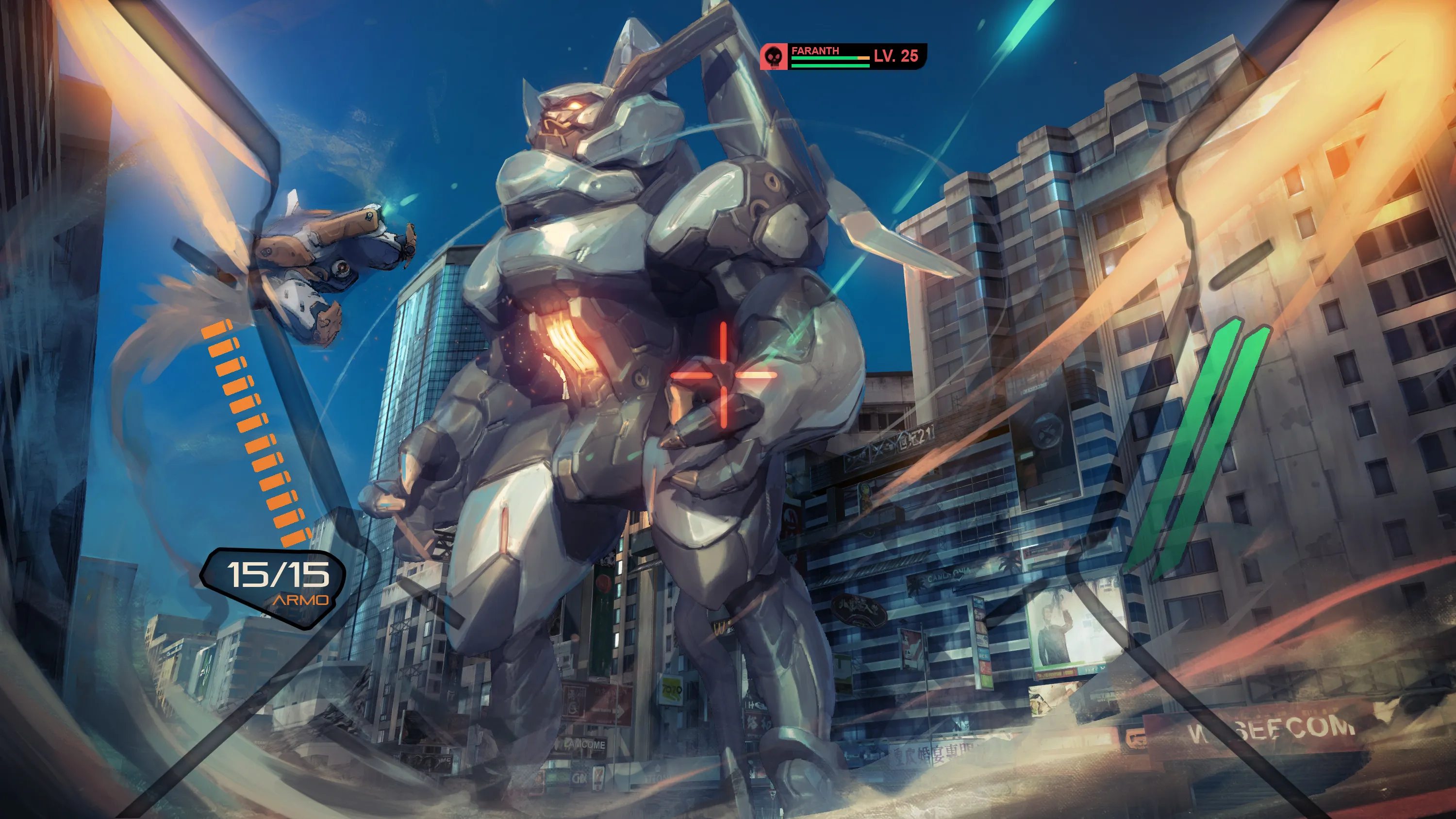Click the skull icon on Faranth's nameplate
Viewport: 1456px width, 819px height.
(x=774, y=56)
